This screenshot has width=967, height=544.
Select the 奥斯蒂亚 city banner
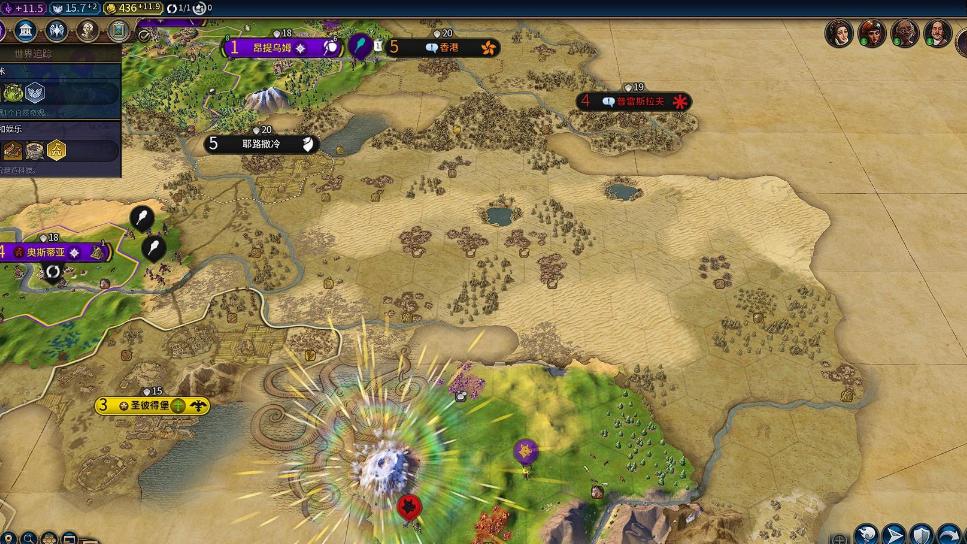52,253
